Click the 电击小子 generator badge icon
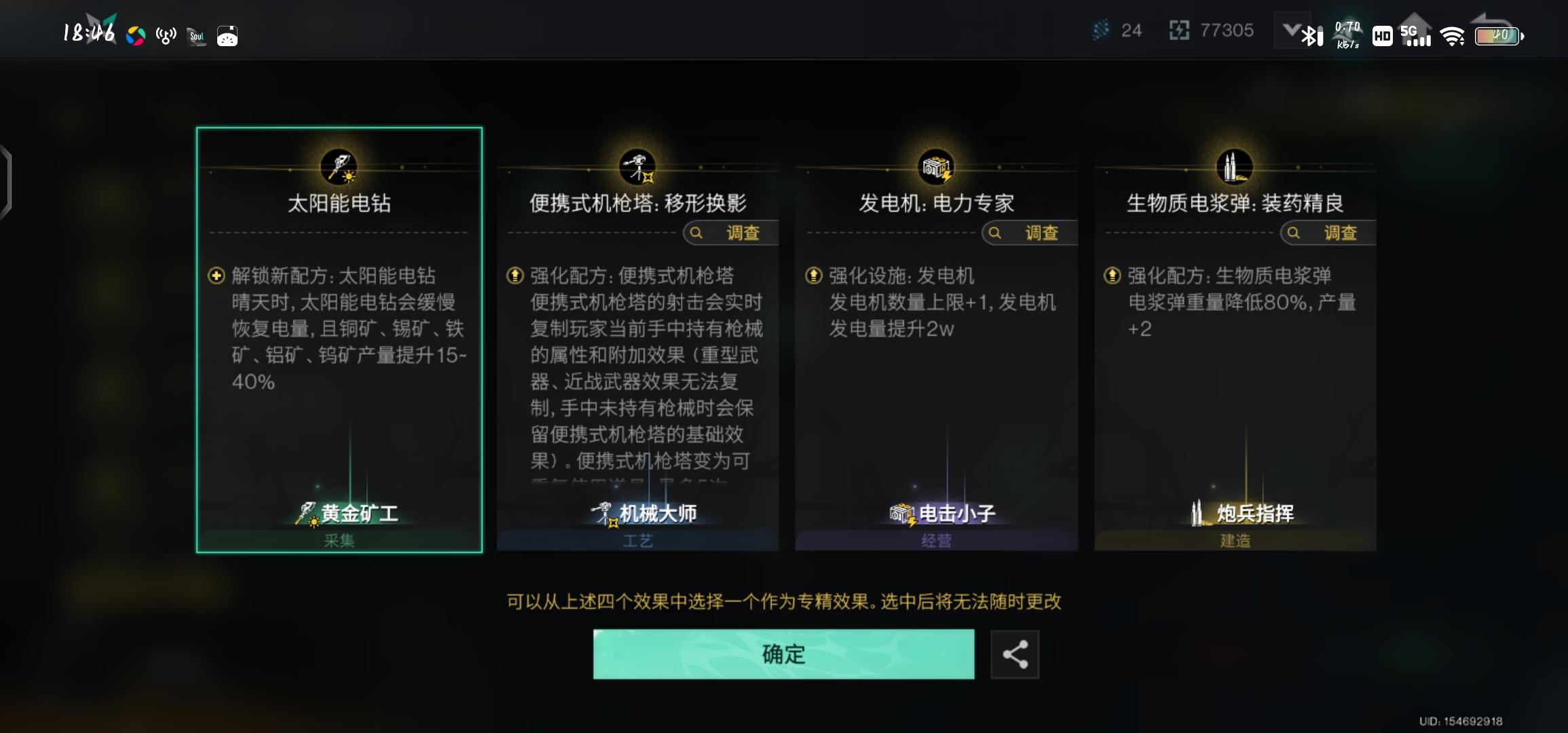Screen dimensions: 1568x733 [x=903, y=513]
